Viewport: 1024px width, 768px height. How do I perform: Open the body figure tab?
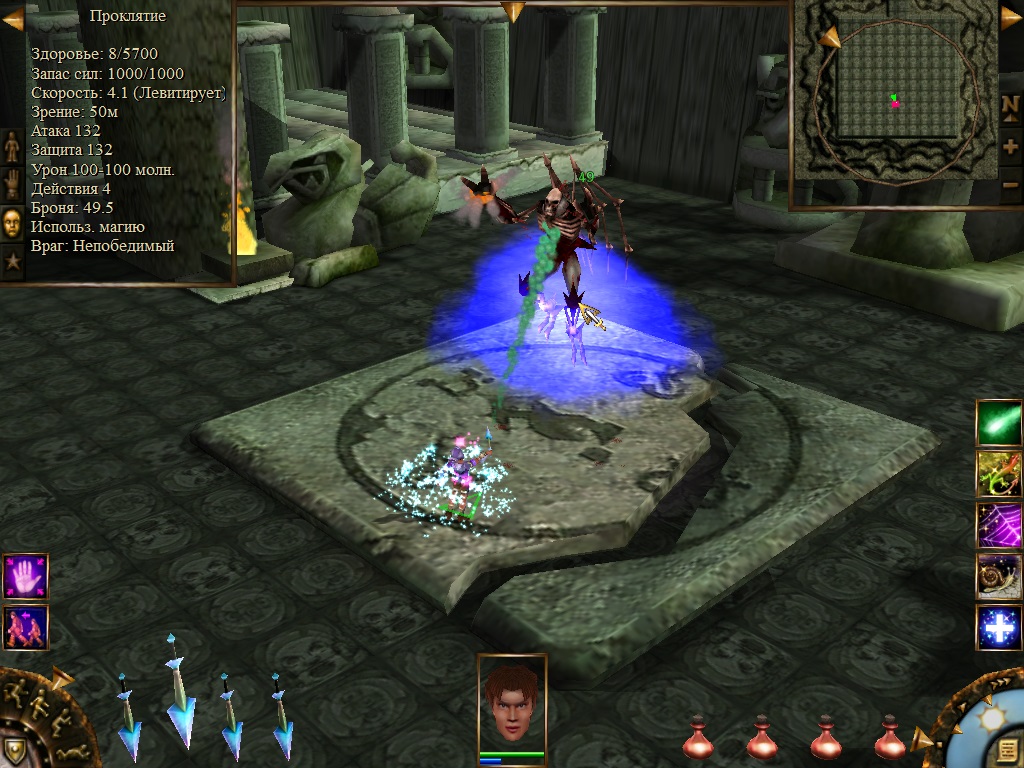(x=12, y=146)
